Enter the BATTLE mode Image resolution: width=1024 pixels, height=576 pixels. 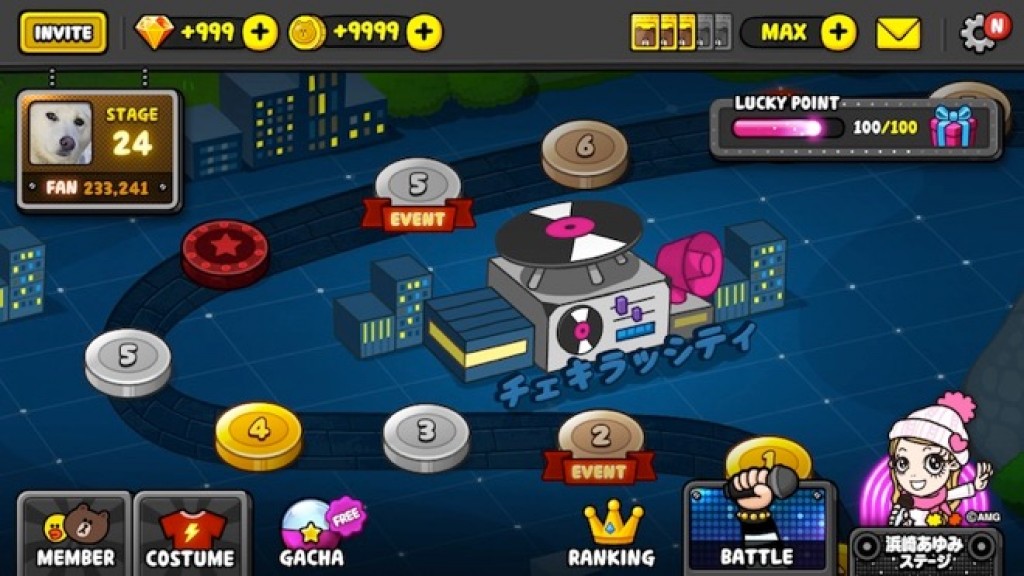(x=758, y=527)
